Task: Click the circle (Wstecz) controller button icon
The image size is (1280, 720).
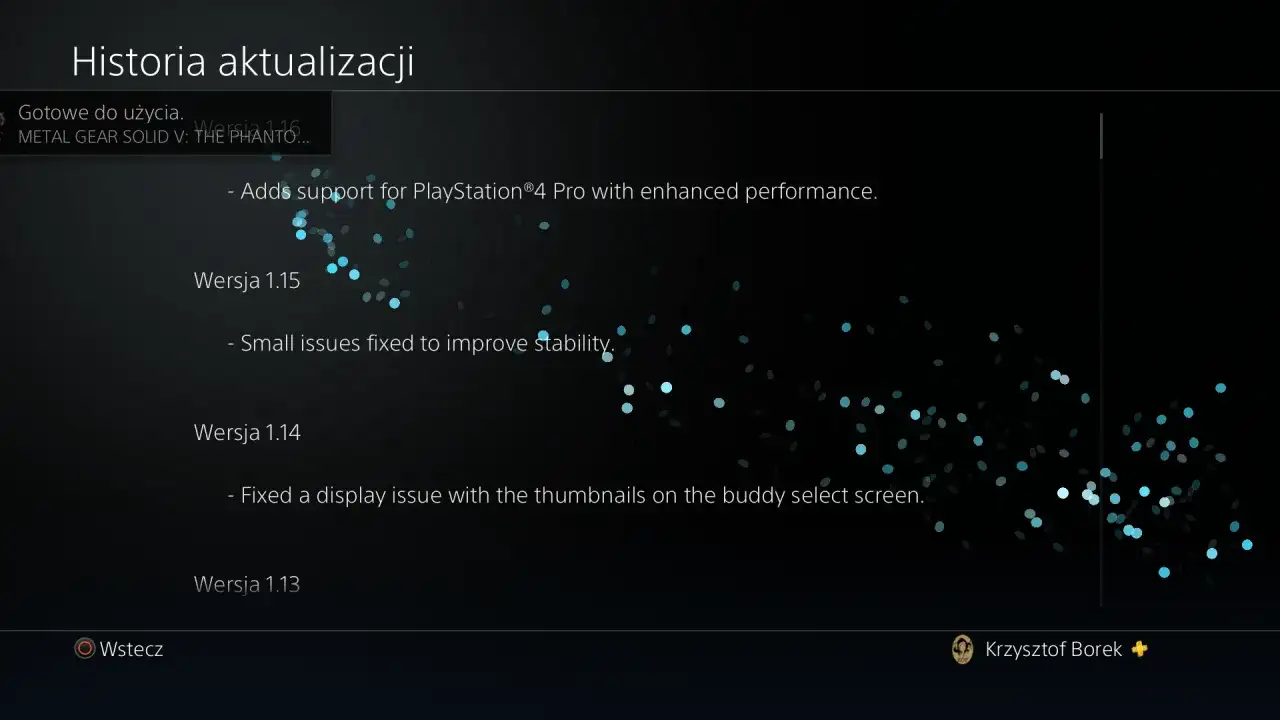Action: (84, 648)
